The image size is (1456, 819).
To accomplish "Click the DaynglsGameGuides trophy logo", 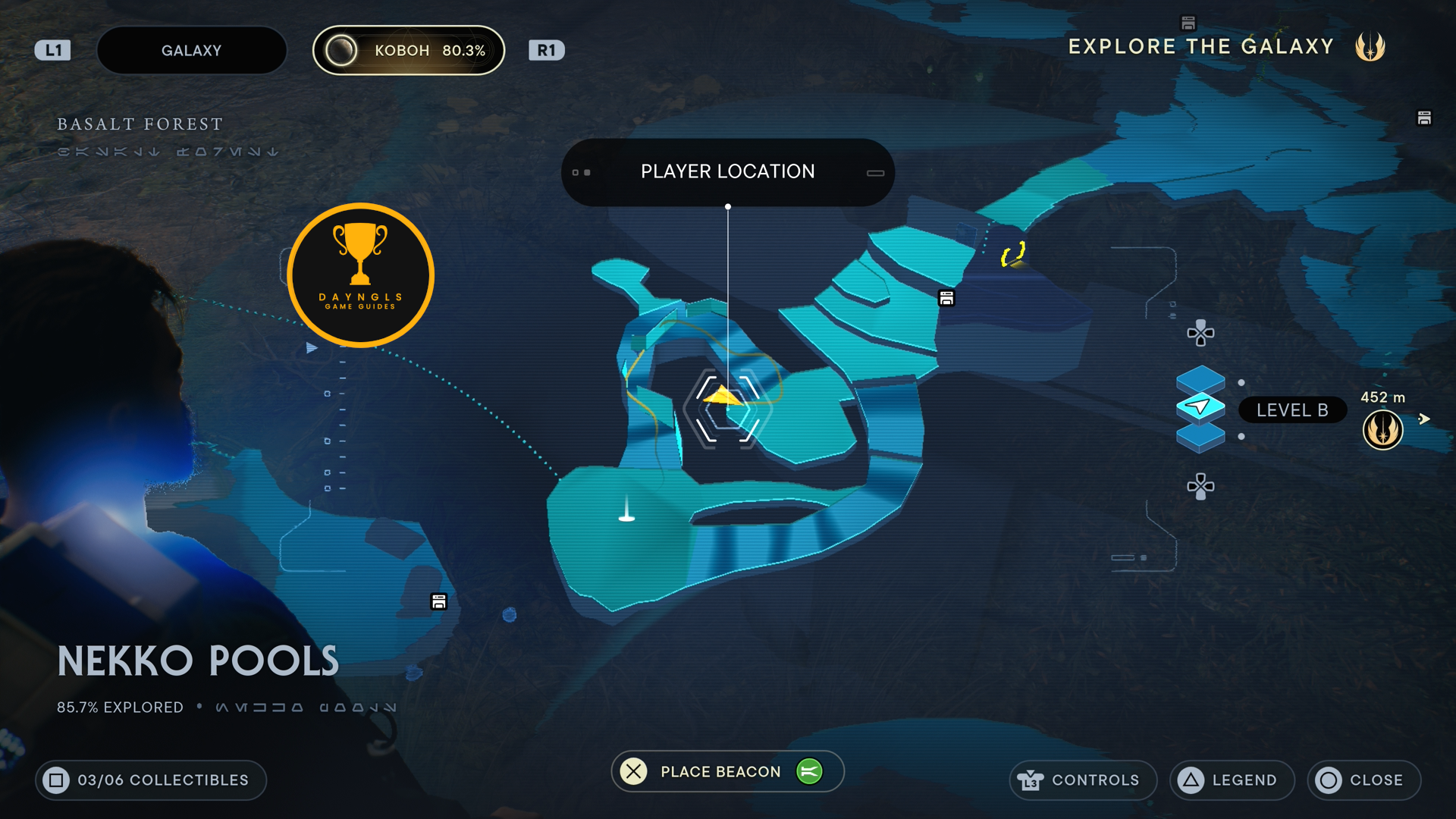I will [360, 275].
